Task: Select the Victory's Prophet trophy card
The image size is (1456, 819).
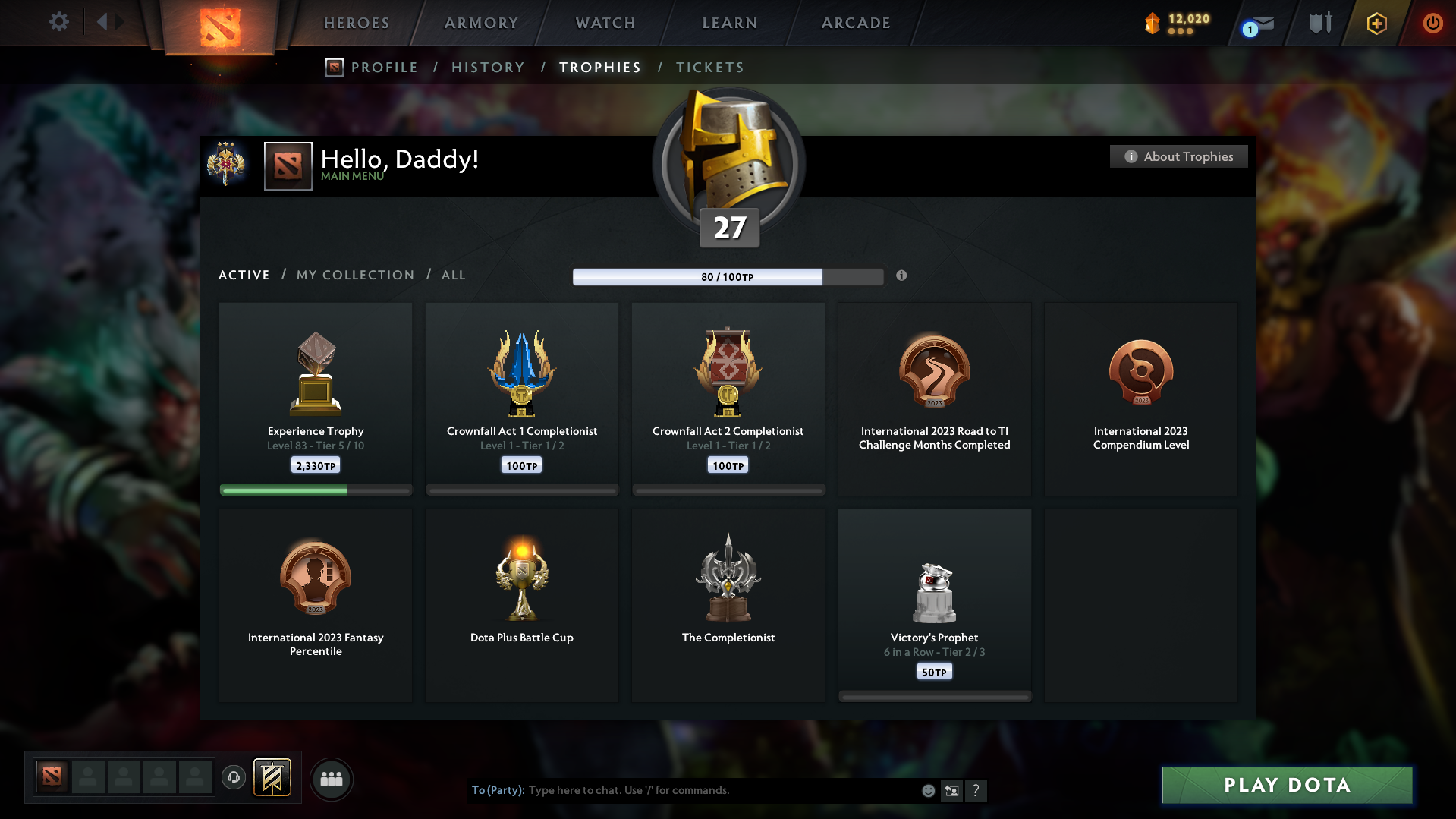Action: point(934,605)
